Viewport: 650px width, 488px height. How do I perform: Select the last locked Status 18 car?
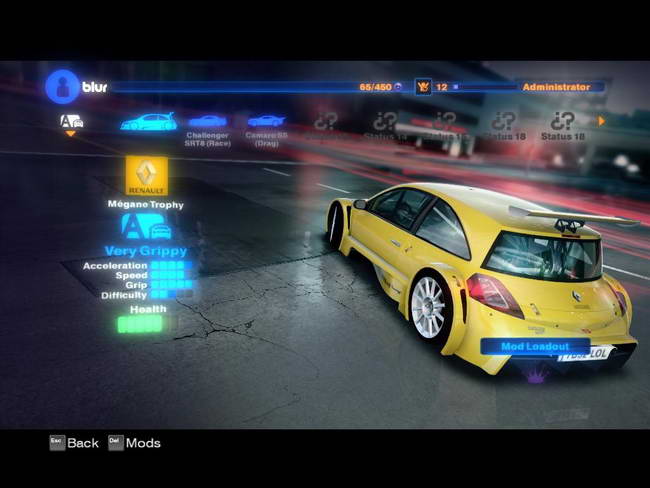coord(563,124)
